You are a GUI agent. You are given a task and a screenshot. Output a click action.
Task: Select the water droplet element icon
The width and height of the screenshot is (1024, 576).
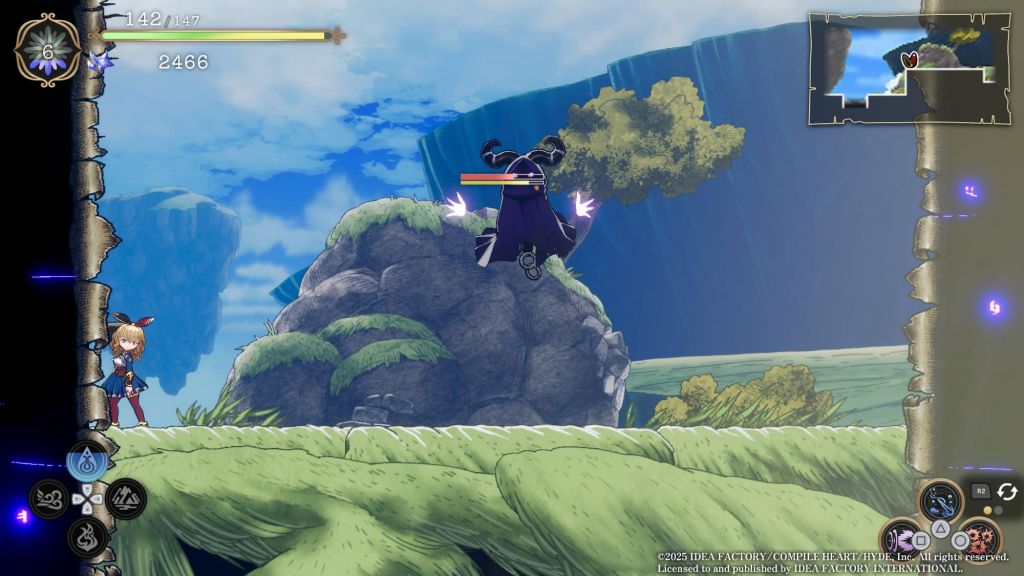(x=87, y=462)
